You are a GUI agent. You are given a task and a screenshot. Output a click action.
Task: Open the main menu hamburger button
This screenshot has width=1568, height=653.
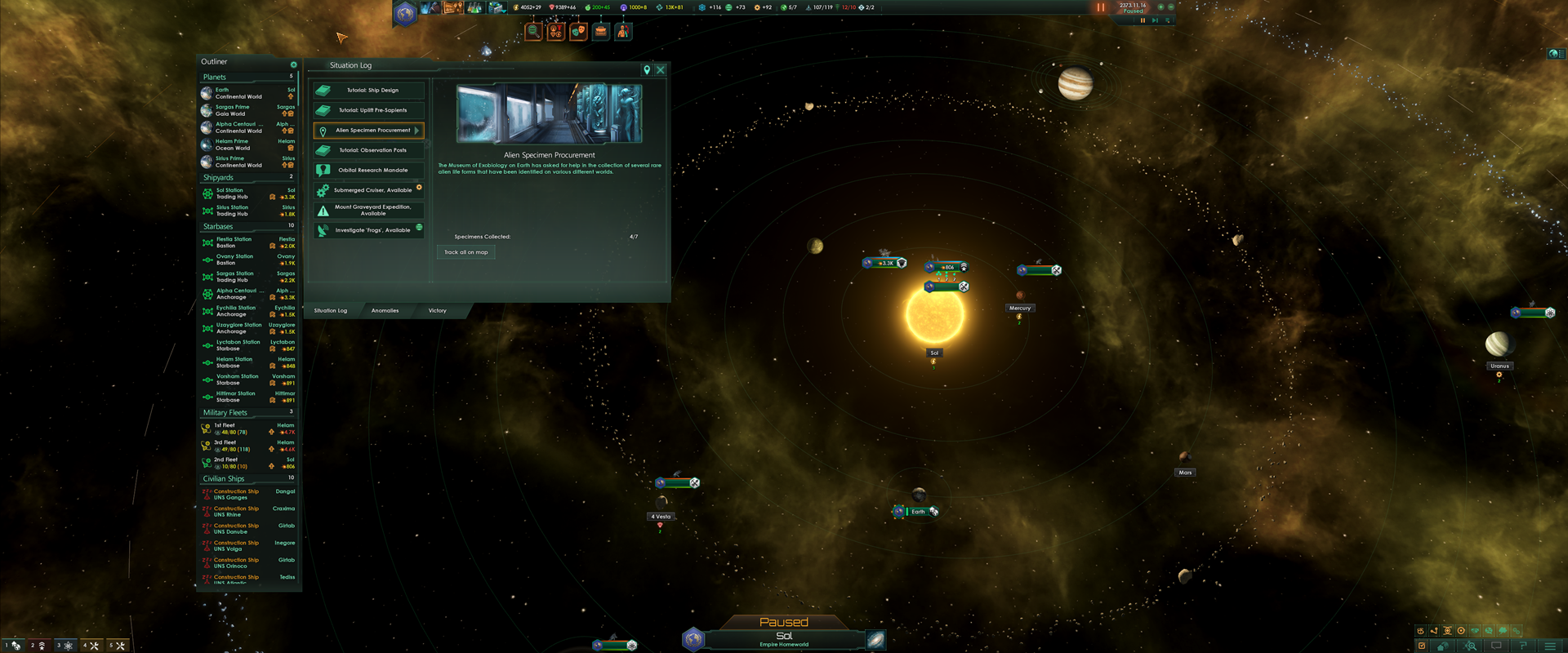click(x=1549, y=646)
